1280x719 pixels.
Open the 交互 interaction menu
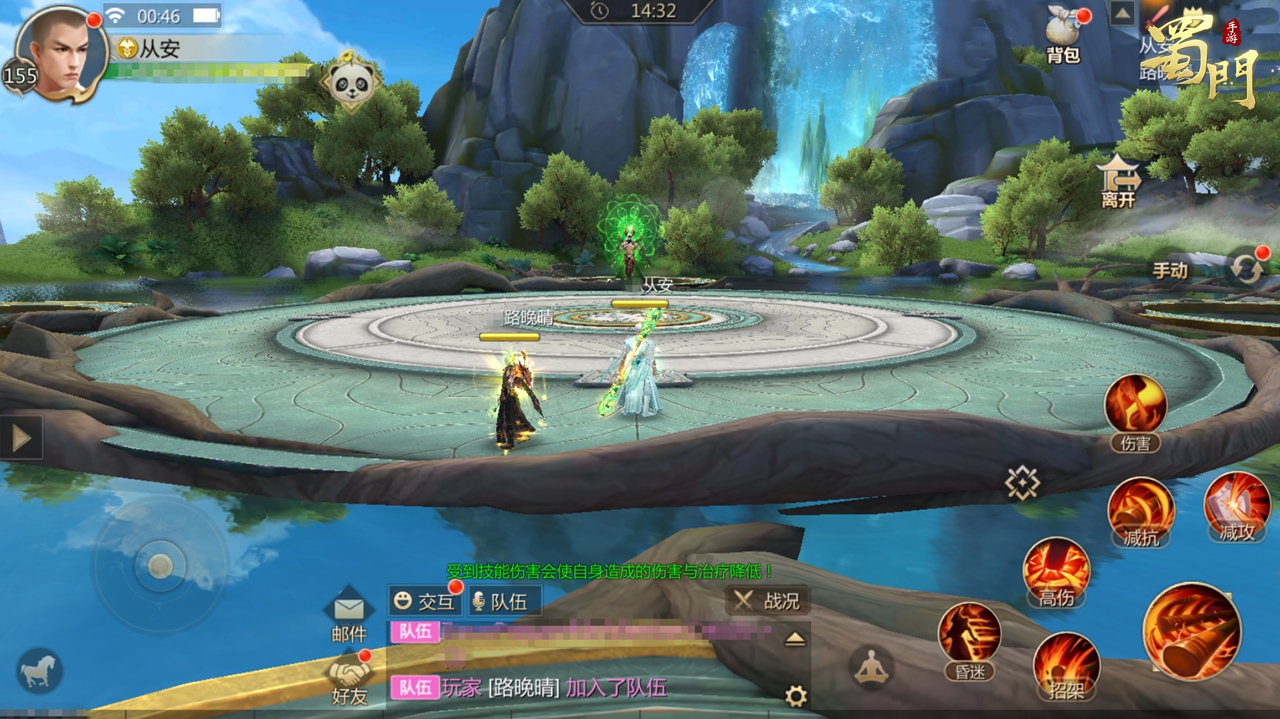424,601
